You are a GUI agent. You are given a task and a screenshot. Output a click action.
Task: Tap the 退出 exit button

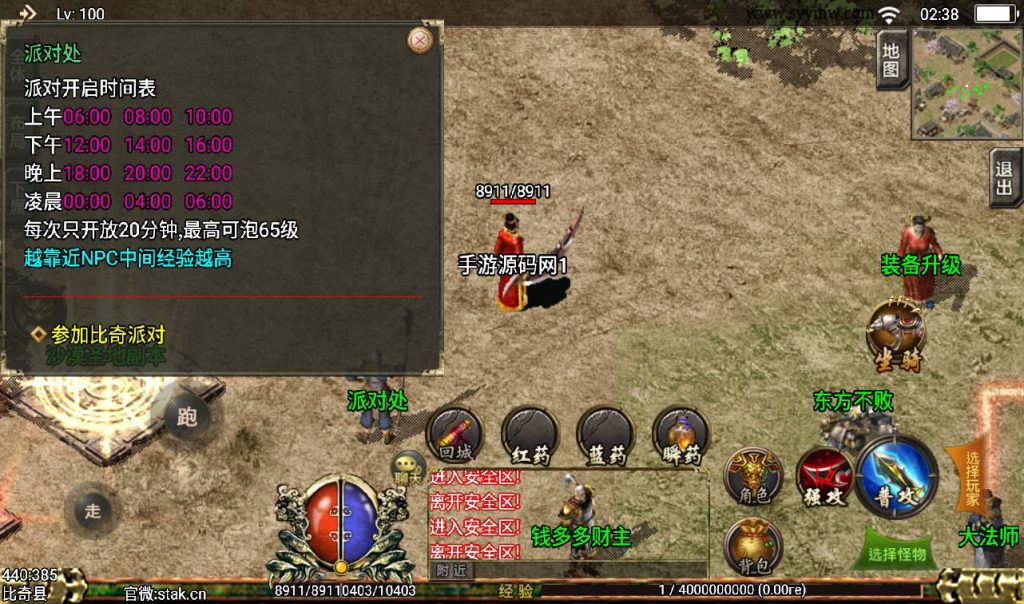[x=1004, y=179]
